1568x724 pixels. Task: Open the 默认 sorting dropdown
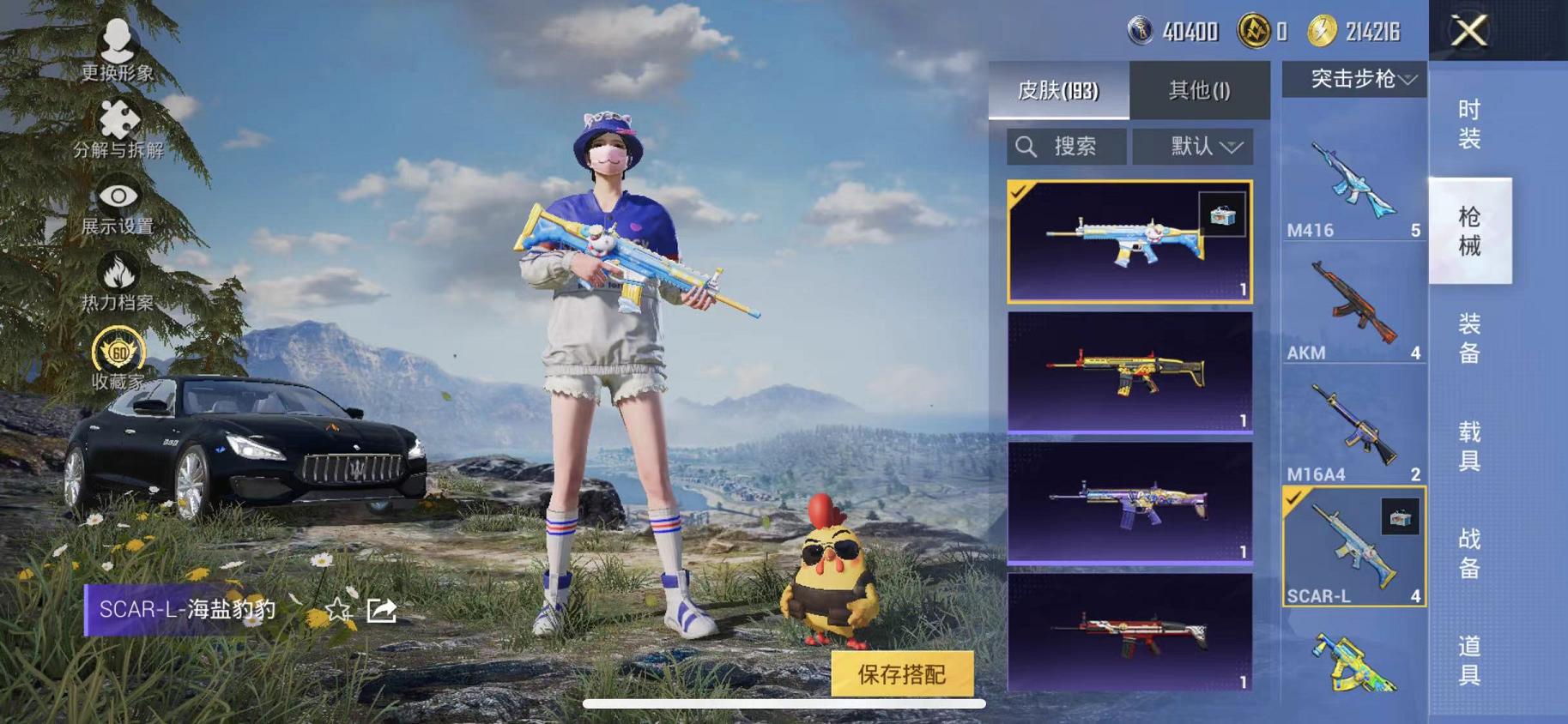pos(1193,146)
